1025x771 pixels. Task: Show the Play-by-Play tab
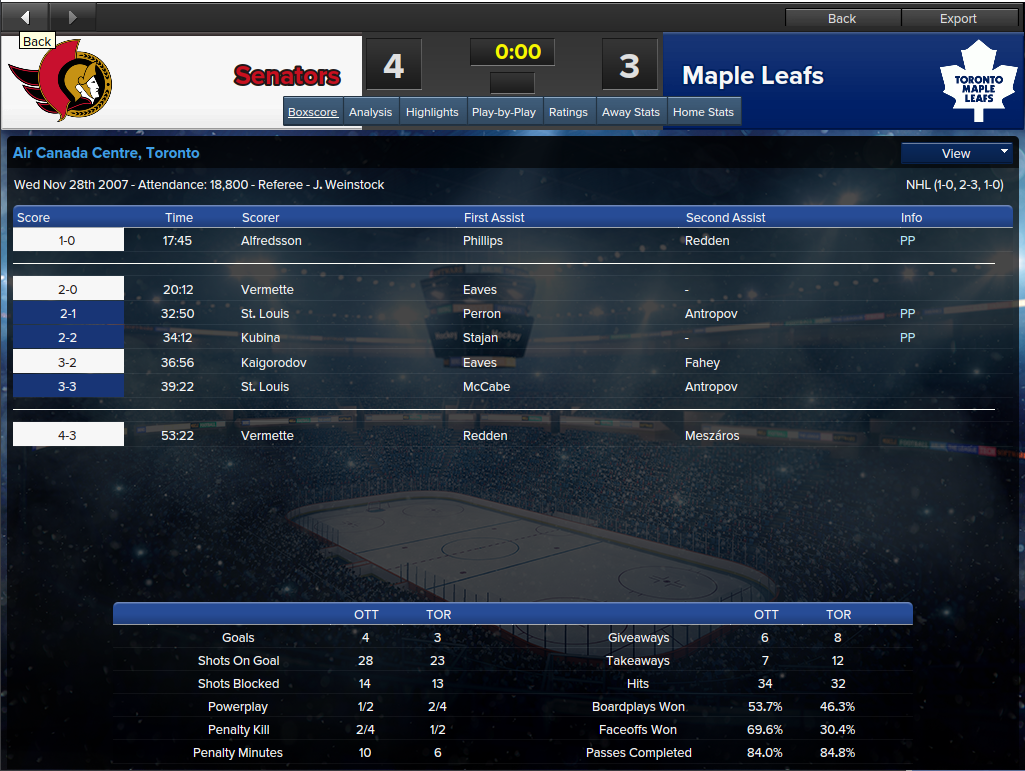pyautogui.click(x=503, y=112)
